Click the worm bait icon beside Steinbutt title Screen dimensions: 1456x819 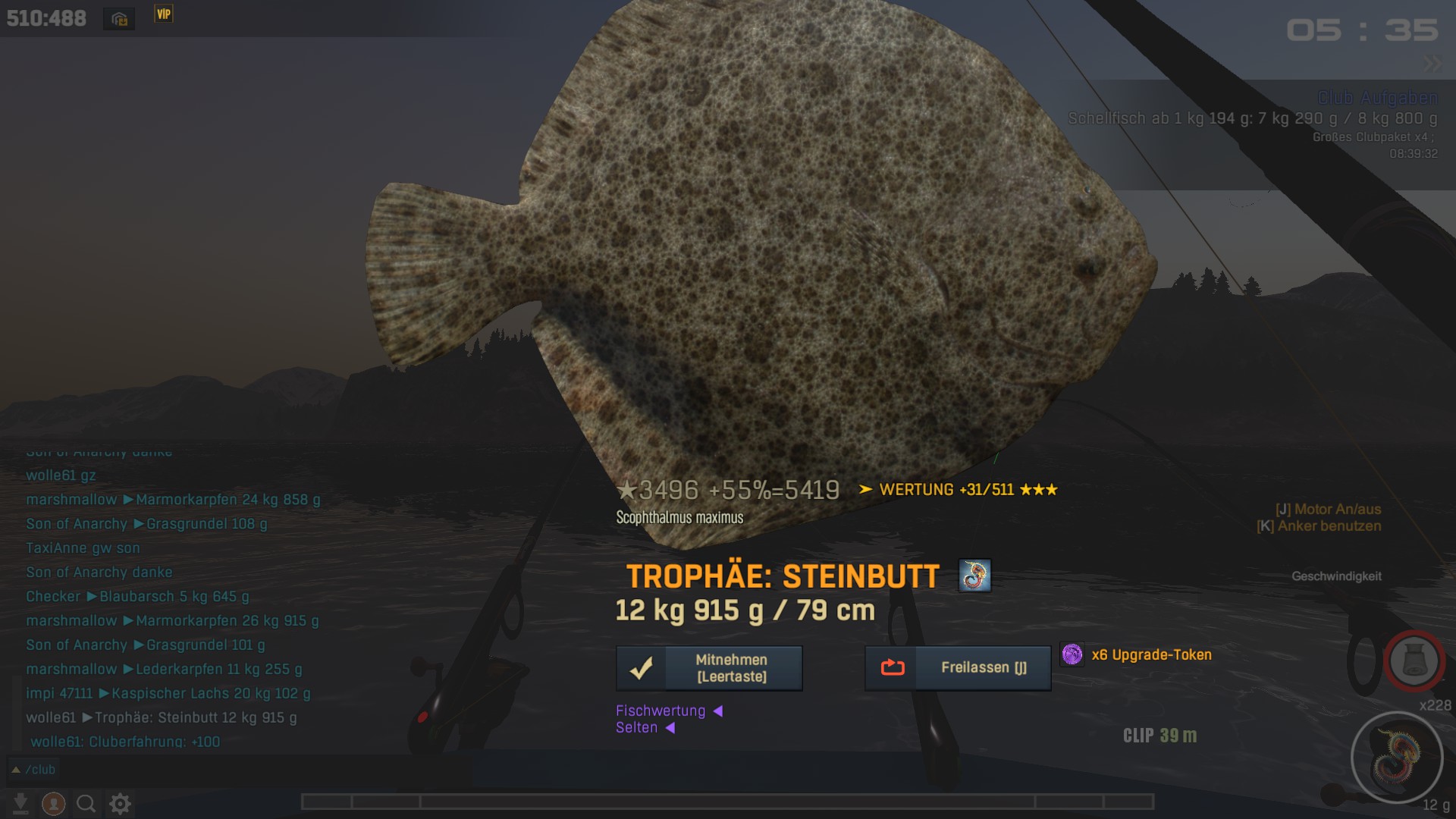pyautogui.click(x=974, y=576)
